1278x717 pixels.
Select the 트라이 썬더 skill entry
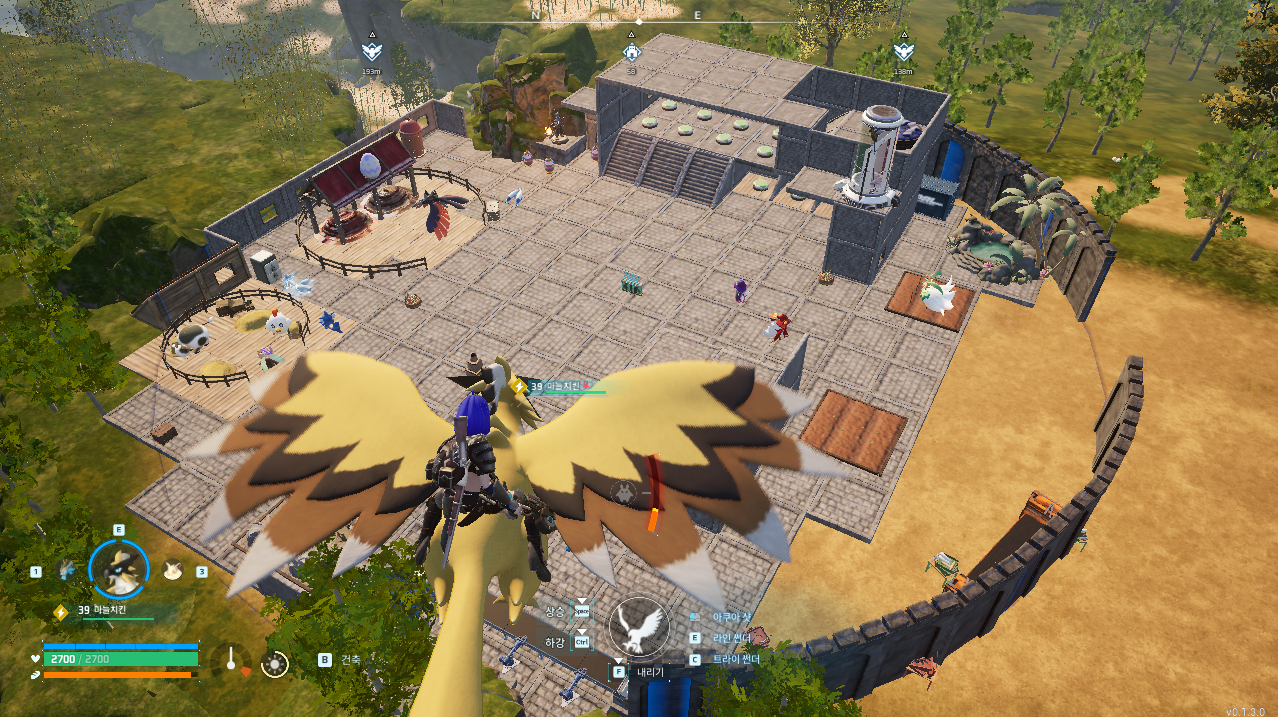pyautogui.click(x=736, y=659)
